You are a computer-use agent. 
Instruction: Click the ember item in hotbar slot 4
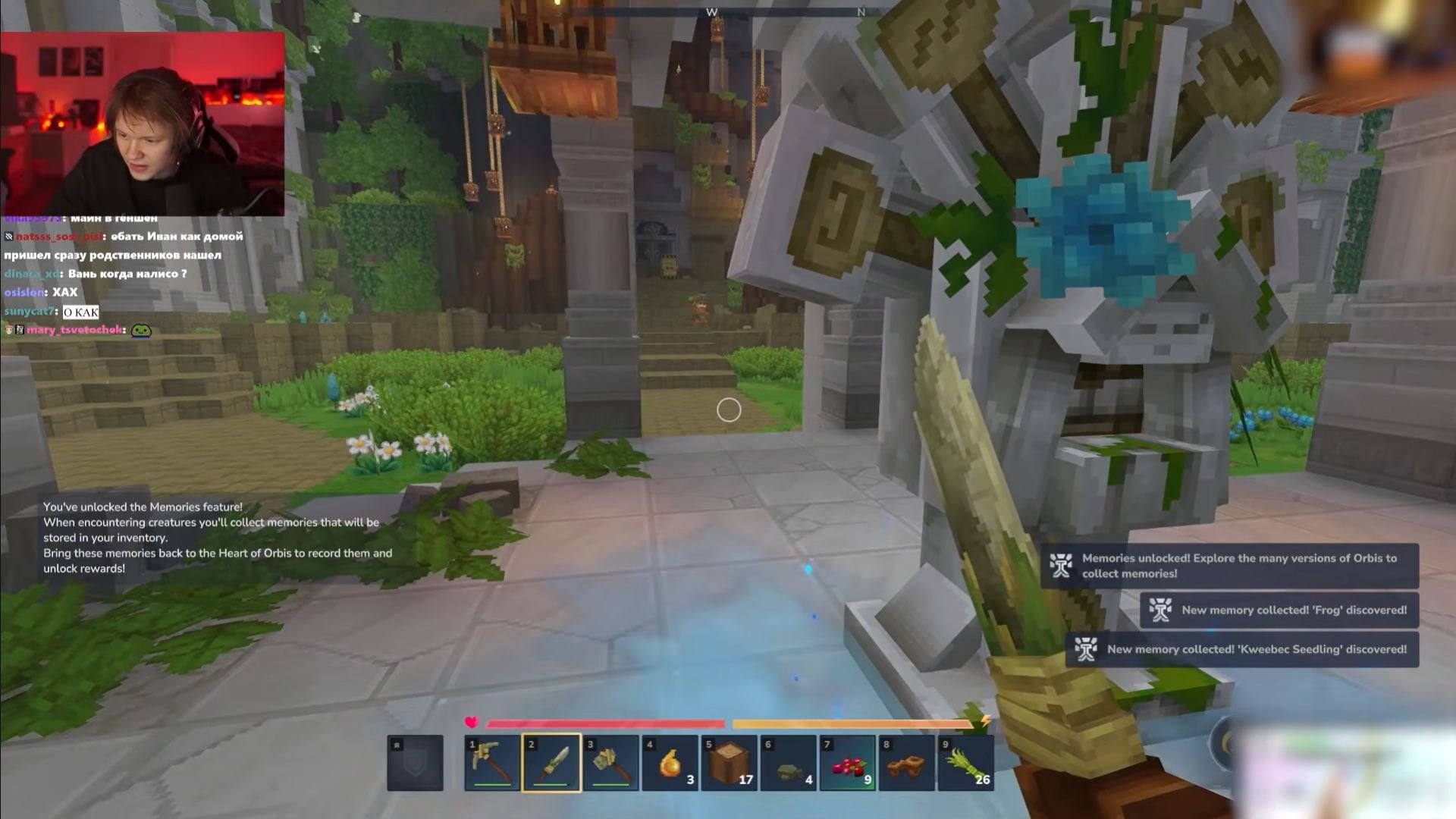click(670, 762)
